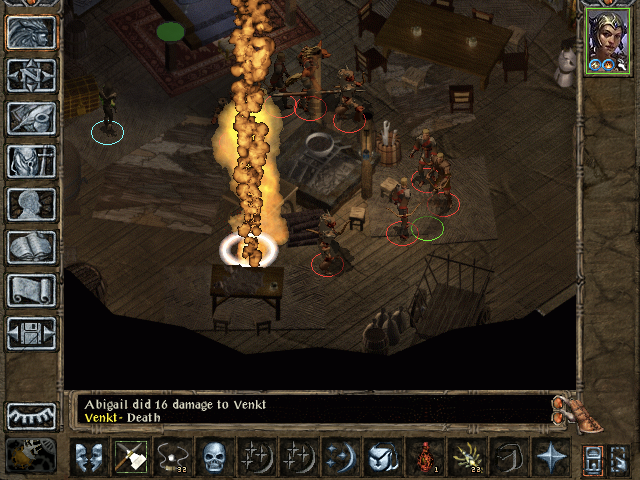Use the red potion quick item
Image resolution: width=640 pixels, height=480 pixels.
coord(425,457)
